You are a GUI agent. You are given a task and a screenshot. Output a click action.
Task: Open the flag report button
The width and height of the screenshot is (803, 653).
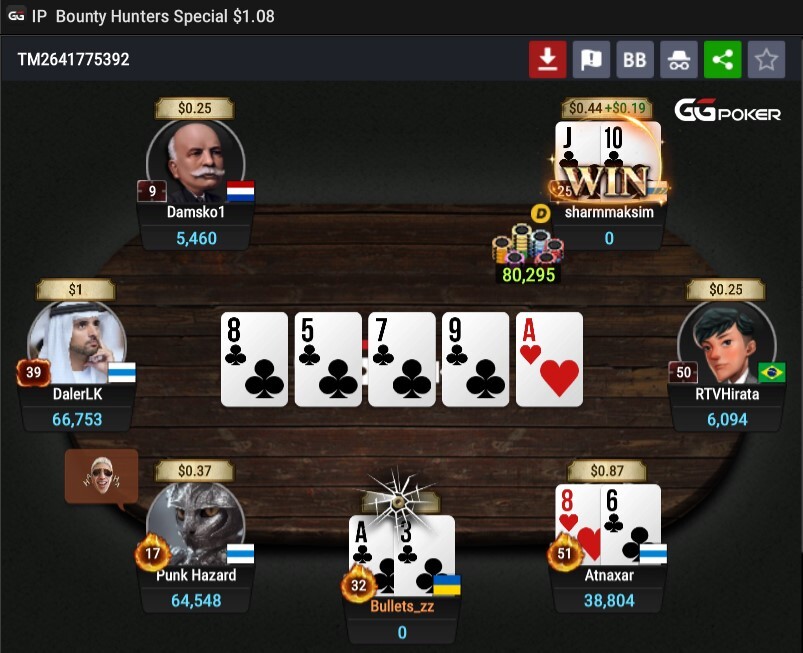pos(591,60)
